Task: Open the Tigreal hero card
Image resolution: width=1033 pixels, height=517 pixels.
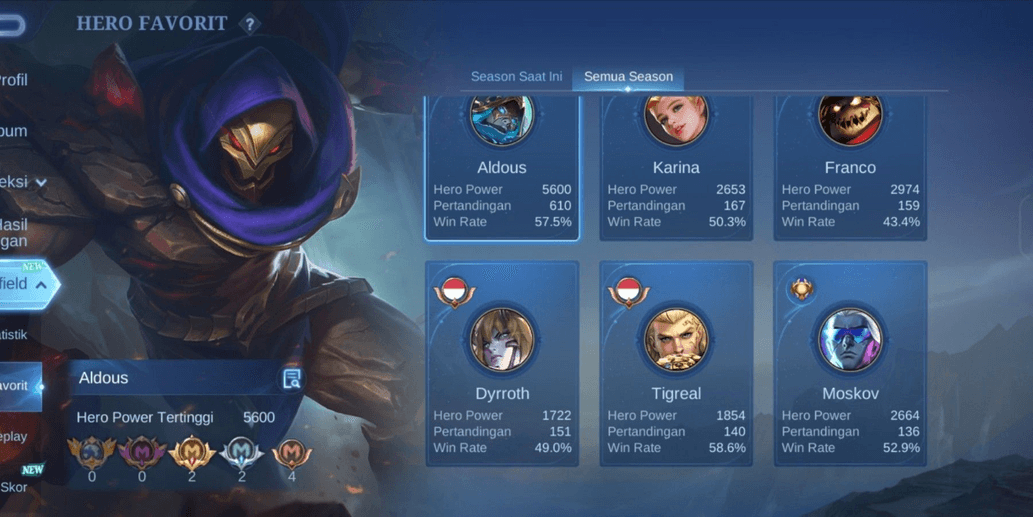Action: point(676,364)
